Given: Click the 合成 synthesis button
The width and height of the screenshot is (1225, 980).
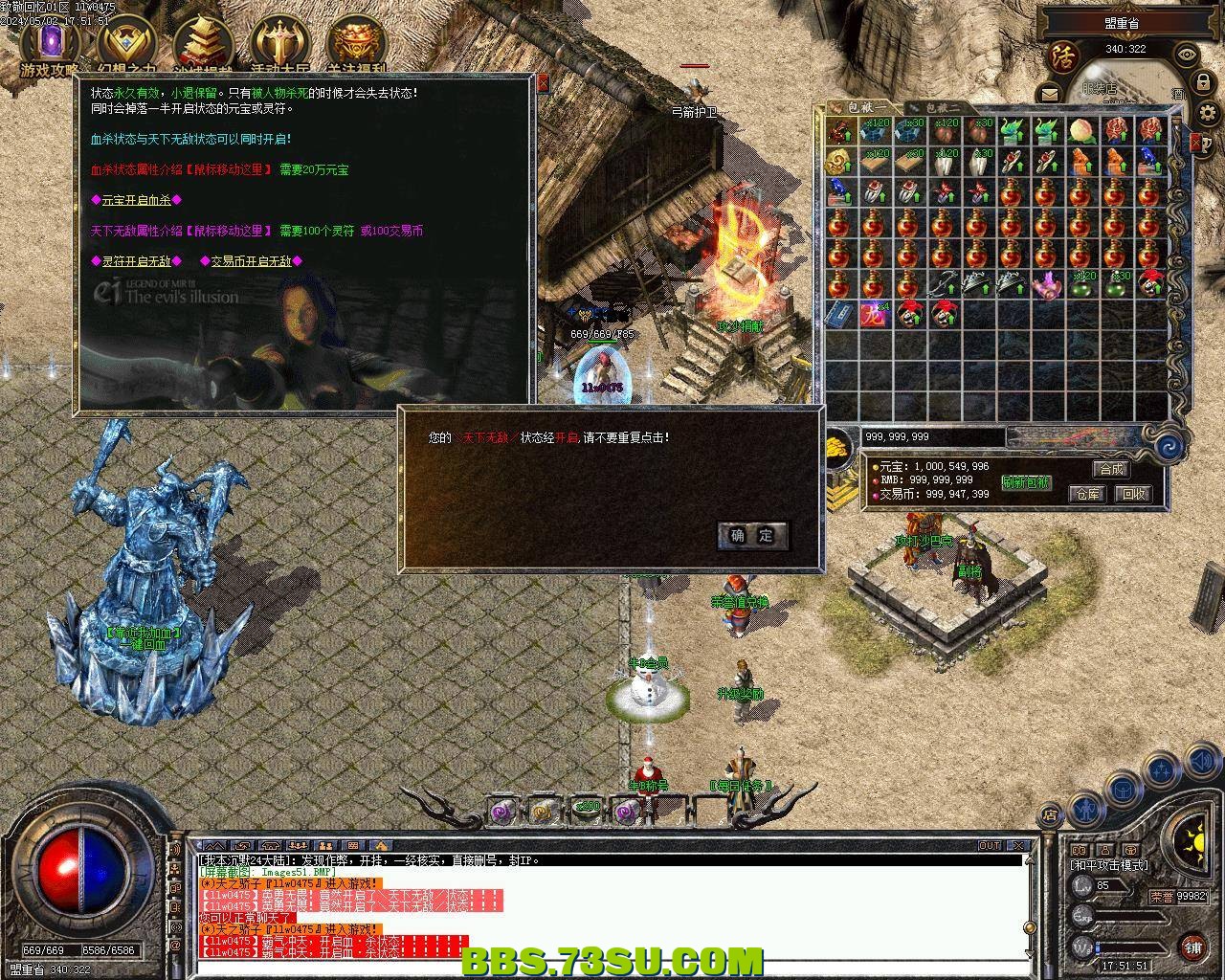Looking at the screenshot, I should tap(1111, 469).
